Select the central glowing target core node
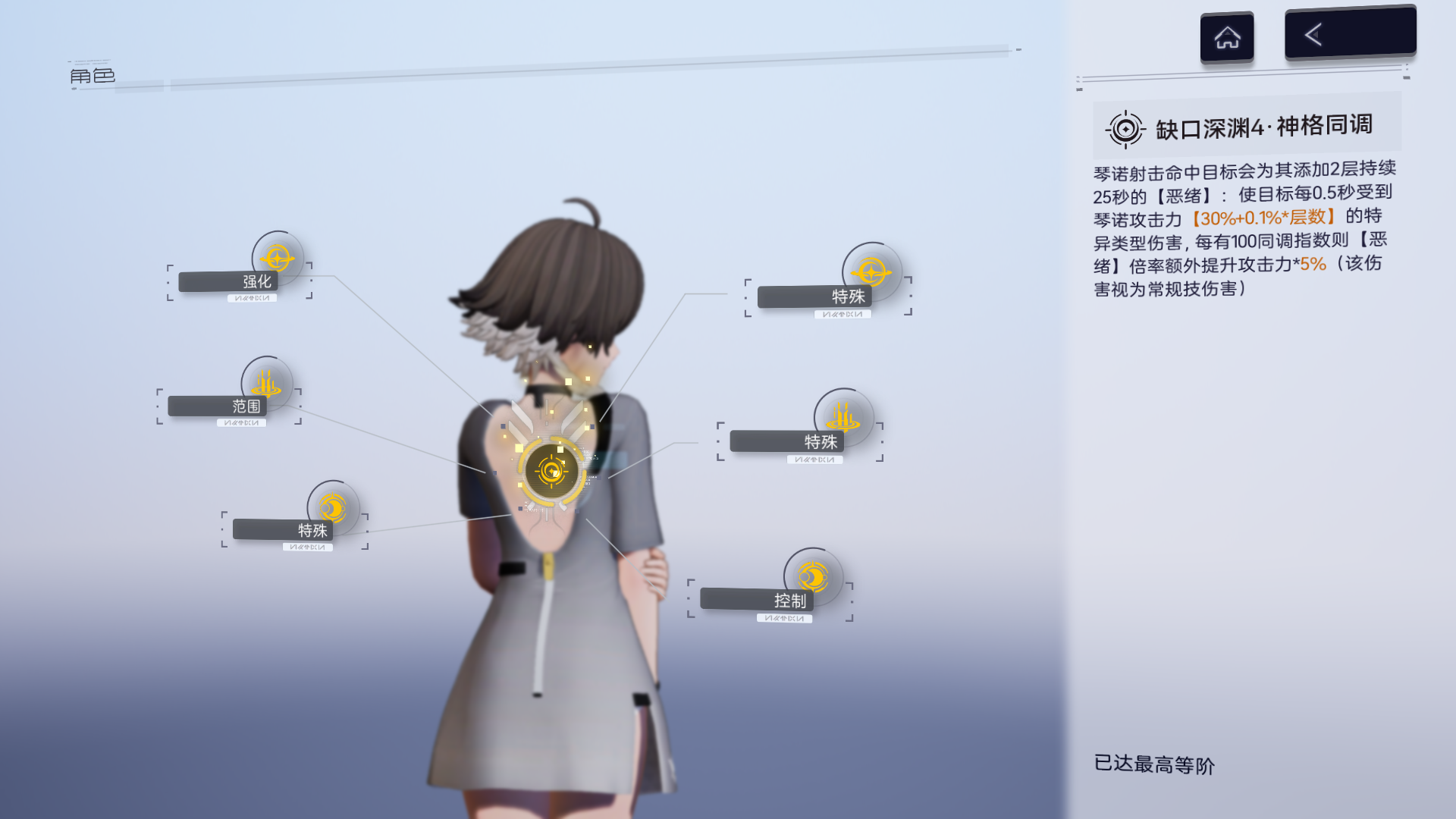The image size is (1456, 819). tap(552, 472)
